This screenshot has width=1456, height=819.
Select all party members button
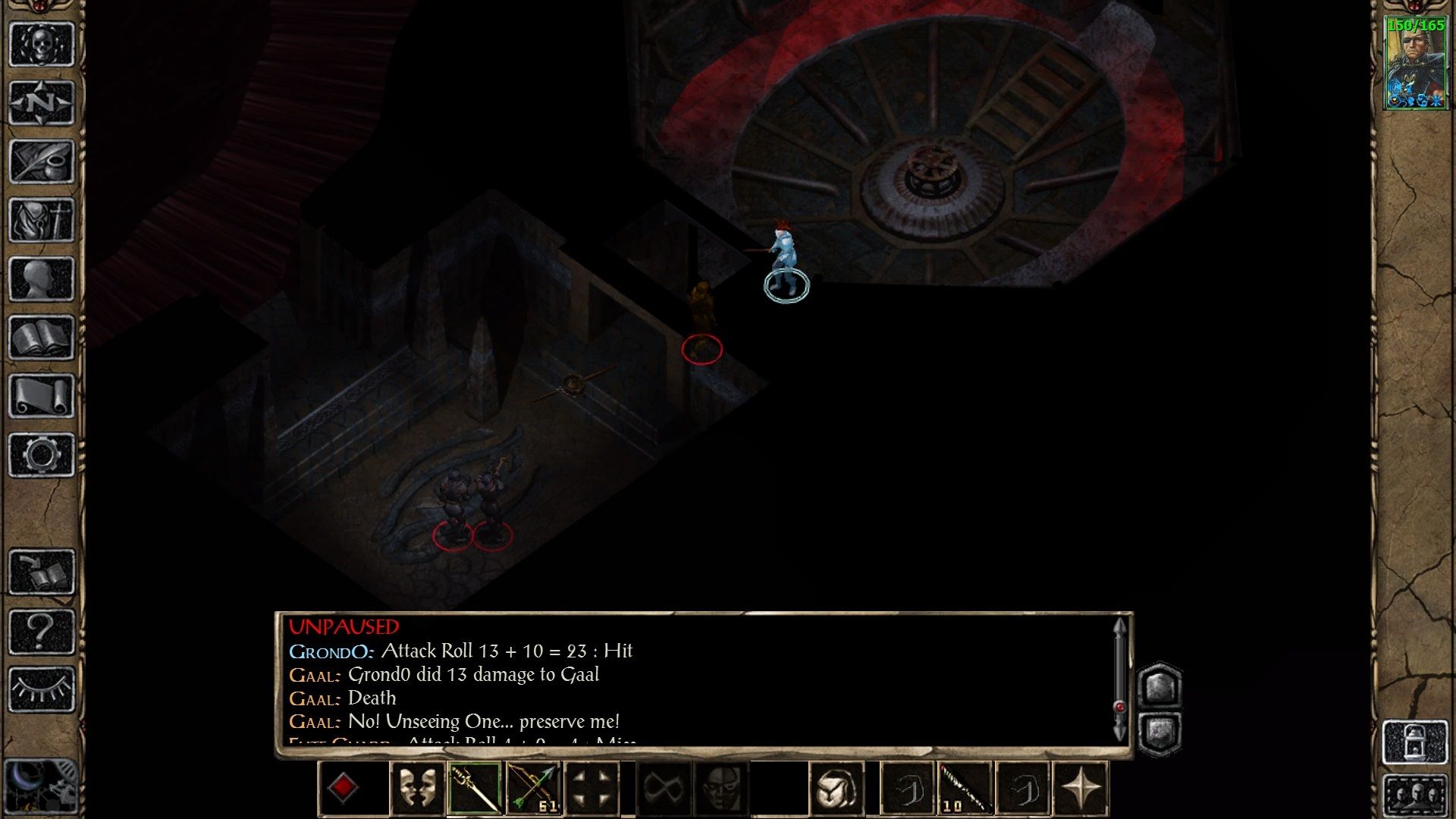tap(1415, 797)
